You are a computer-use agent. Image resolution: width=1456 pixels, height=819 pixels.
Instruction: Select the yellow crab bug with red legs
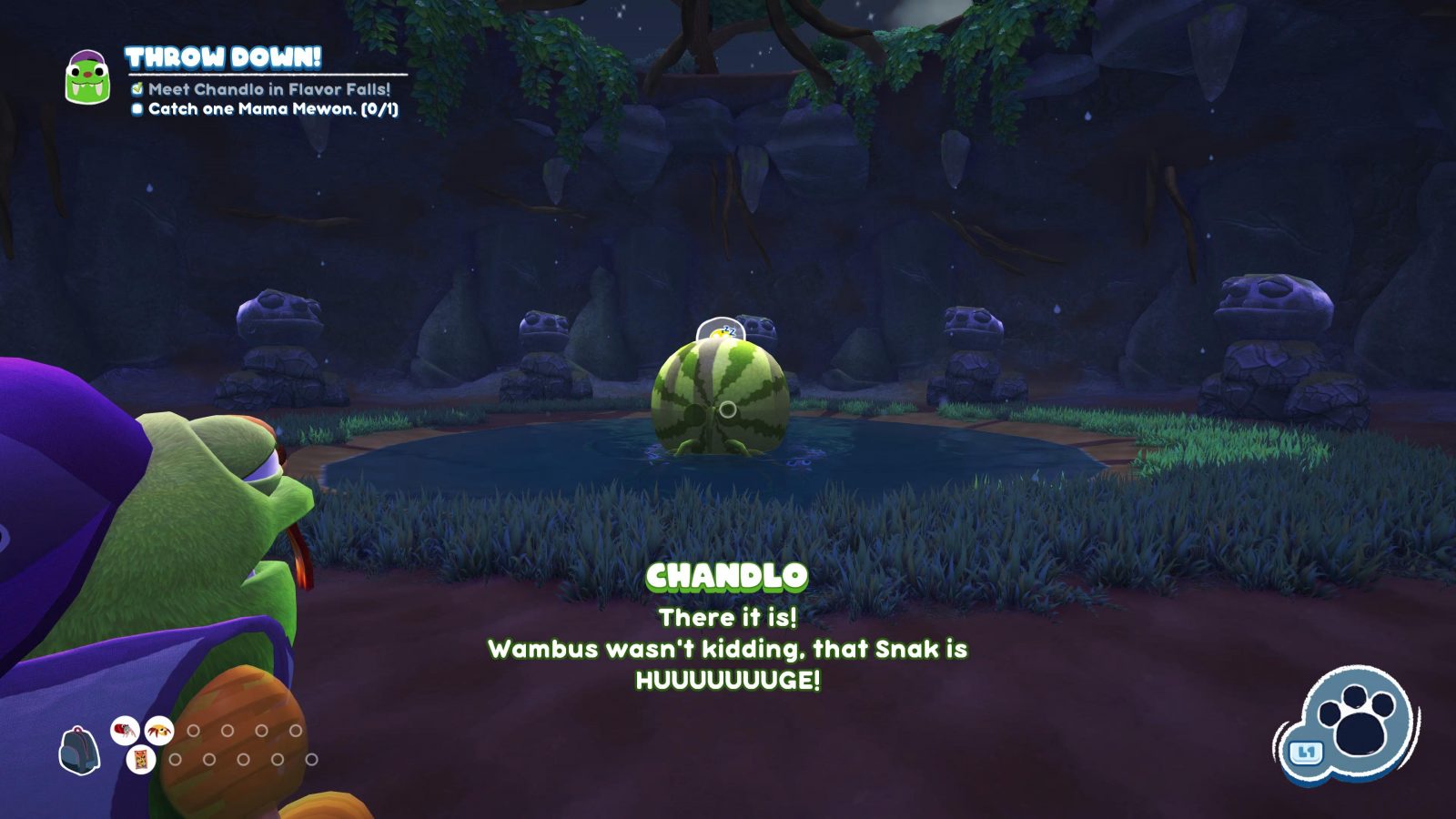click(159, 731)
